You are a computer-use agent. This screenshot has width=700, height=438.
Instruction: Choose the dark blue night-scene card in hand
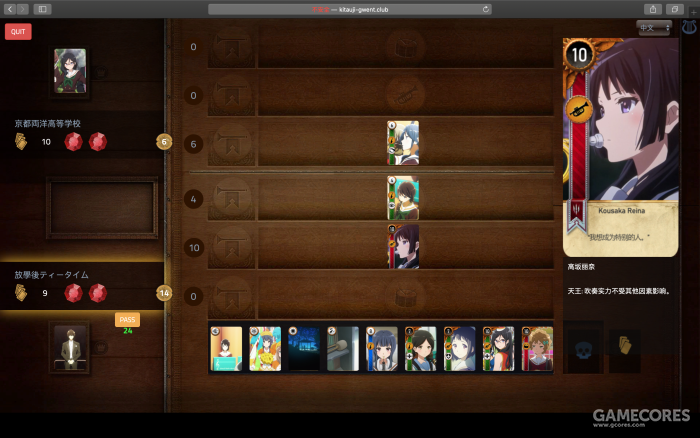coord(304,348)
